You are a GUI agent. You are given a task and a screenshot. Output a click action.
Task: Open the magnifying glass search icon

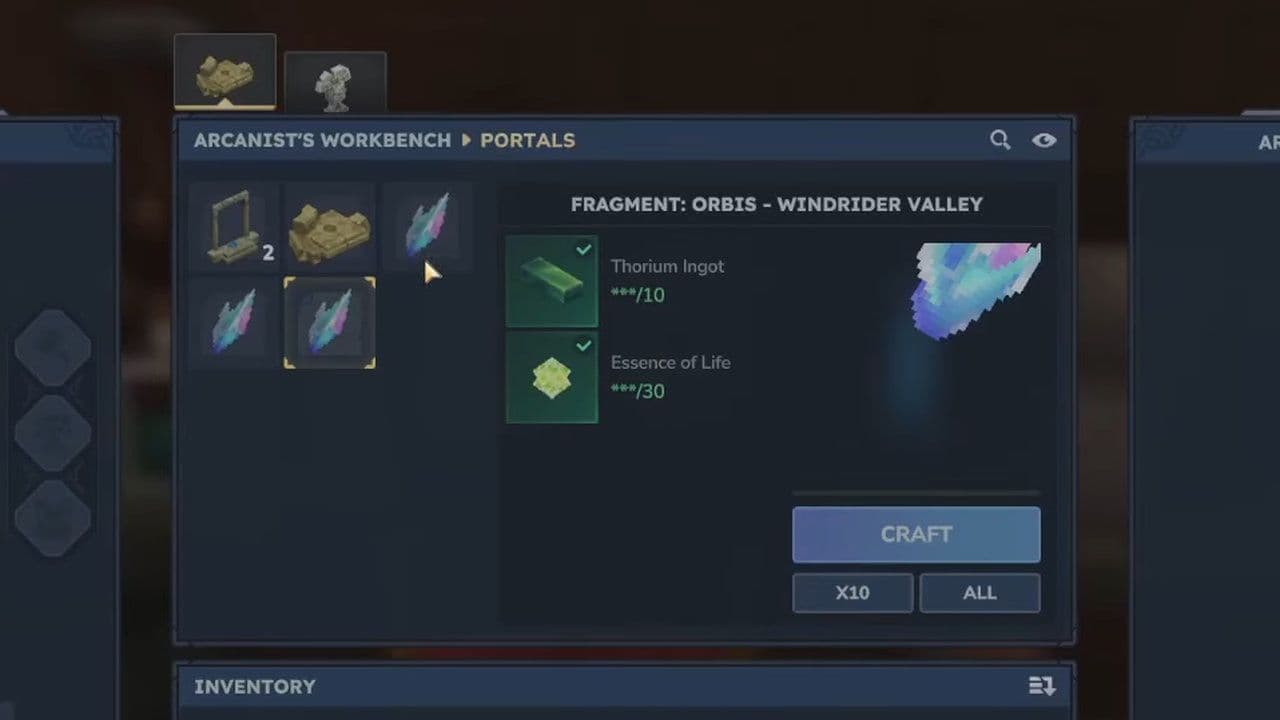click(1000, 140)
